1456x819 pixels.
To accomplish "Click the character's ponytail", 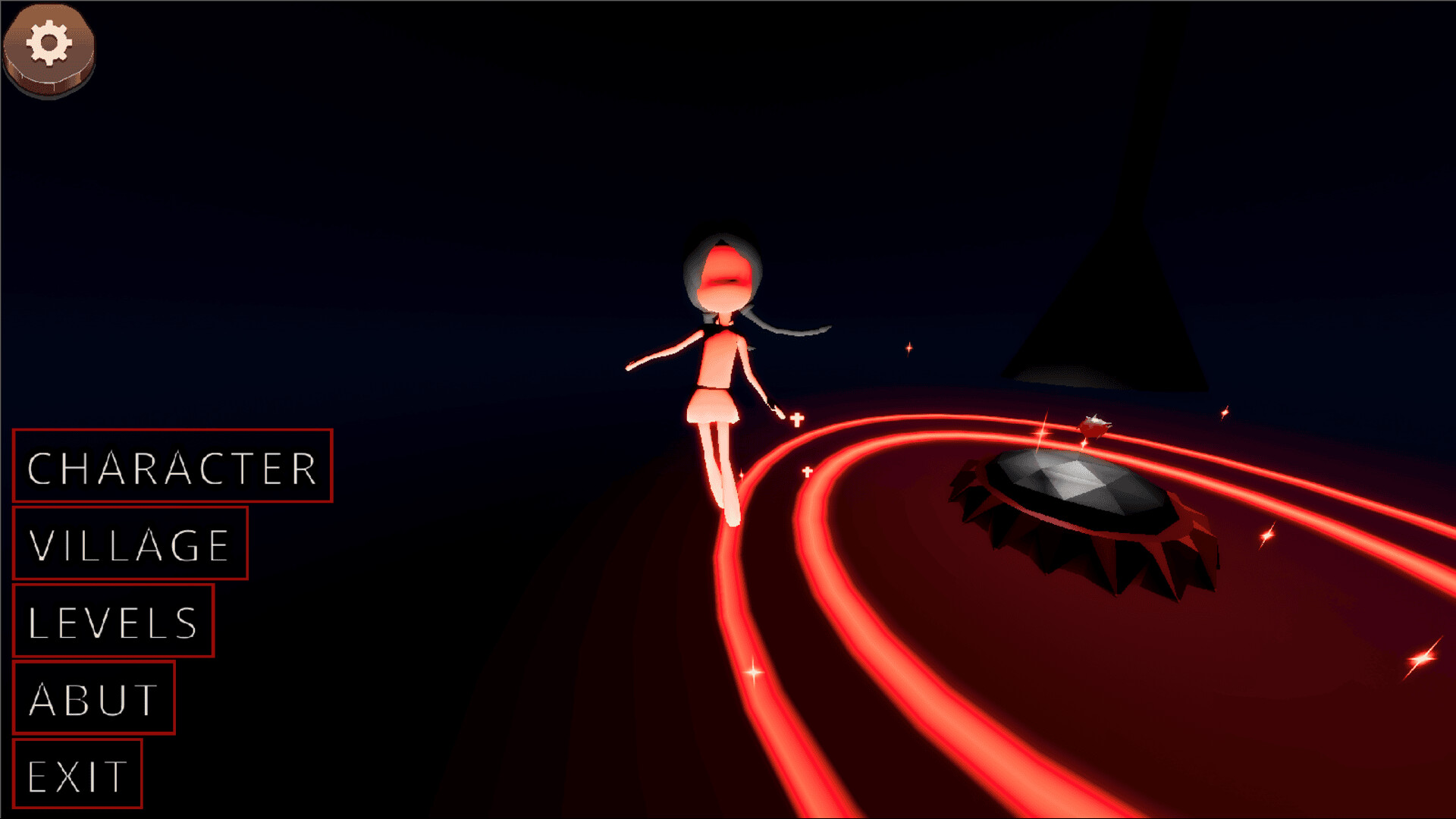I will point(792,326).
